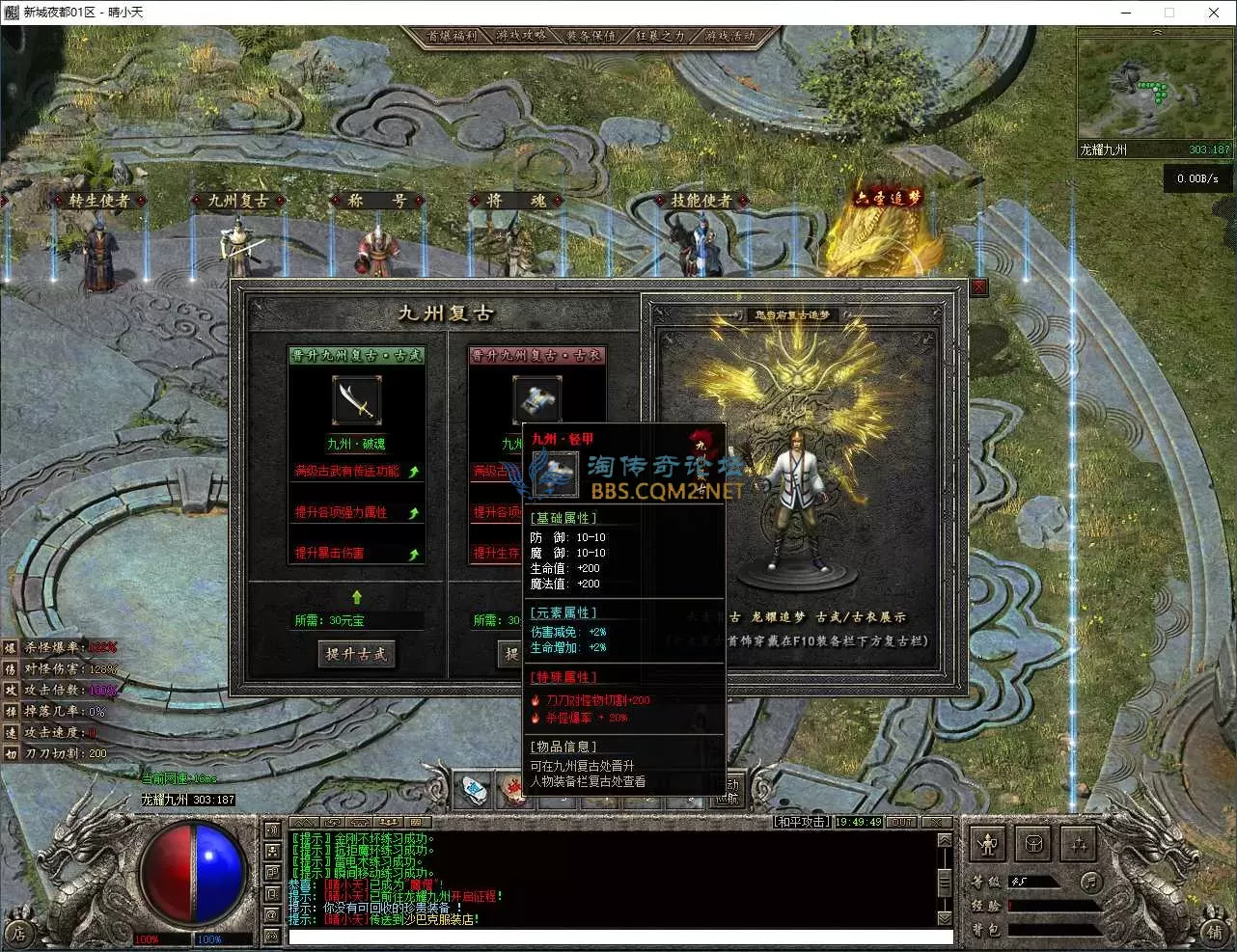
Task: Toggle the 和平攻击 attack mode
Action: click(x=801, y=822)
